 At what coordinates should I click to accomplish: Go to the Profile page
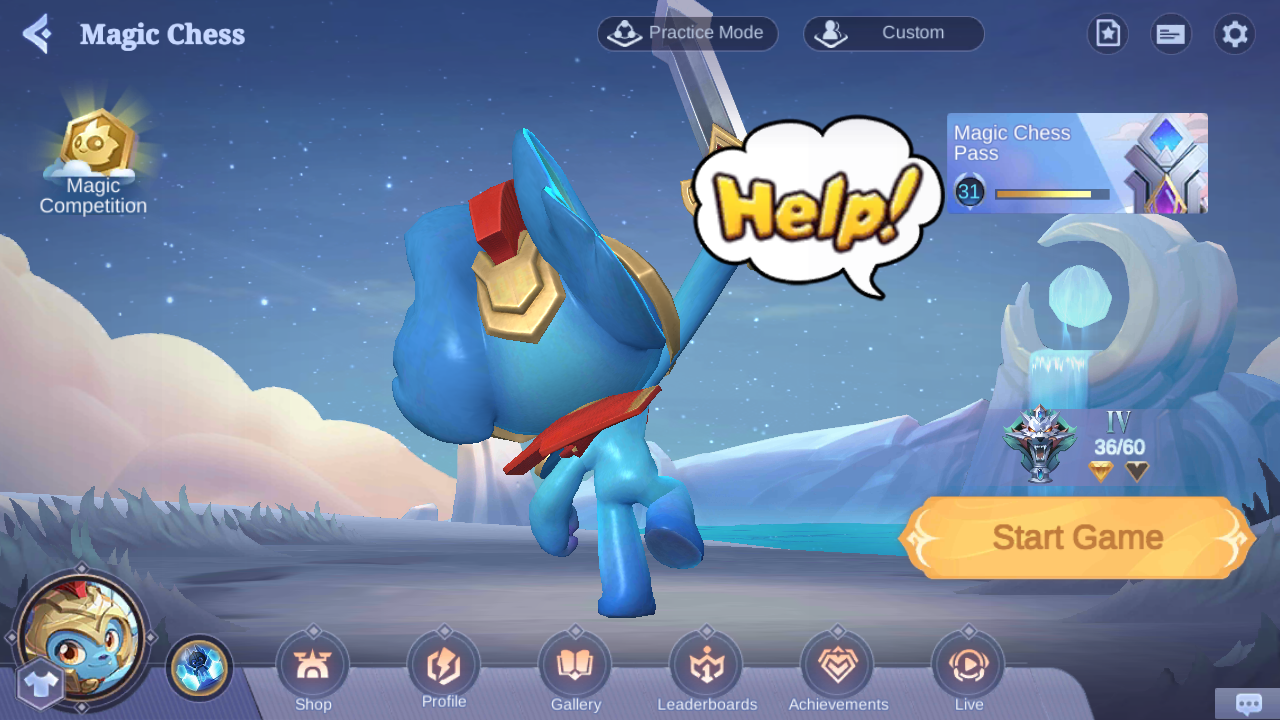click(x=444, y=666)
